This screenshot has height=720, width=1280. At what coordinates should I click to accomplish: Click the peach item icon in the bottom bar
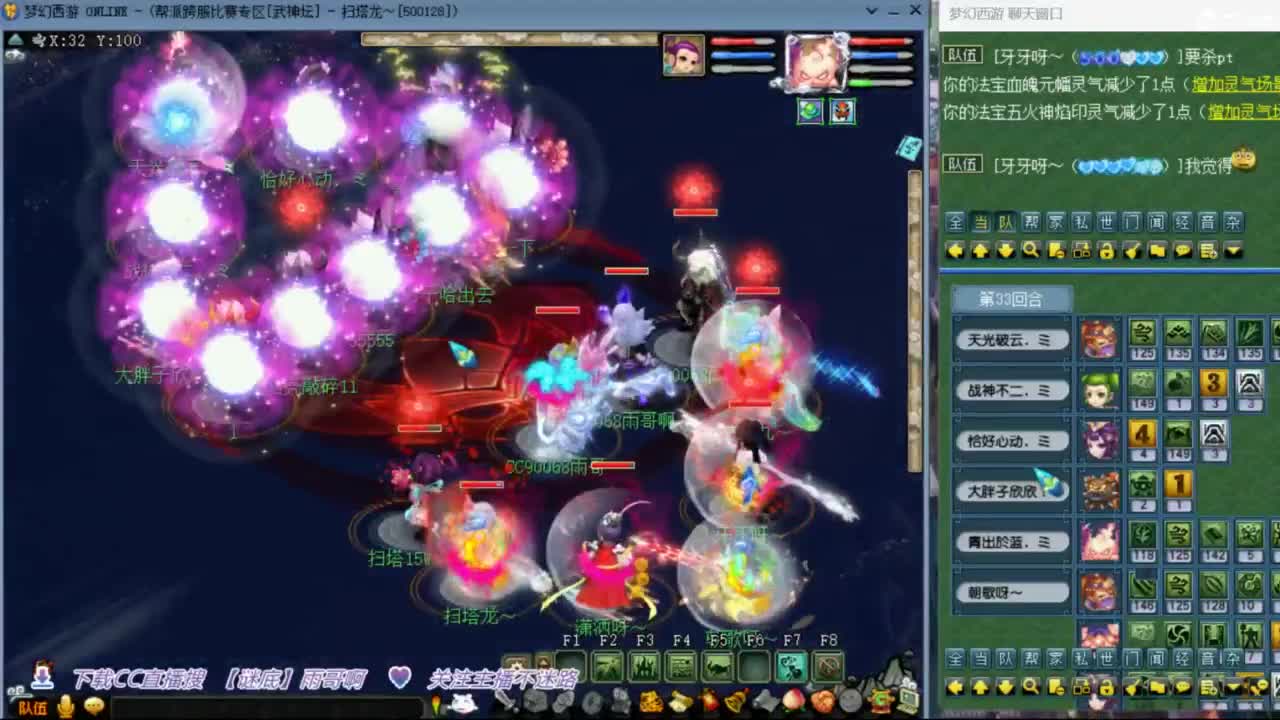click(792, 702)
